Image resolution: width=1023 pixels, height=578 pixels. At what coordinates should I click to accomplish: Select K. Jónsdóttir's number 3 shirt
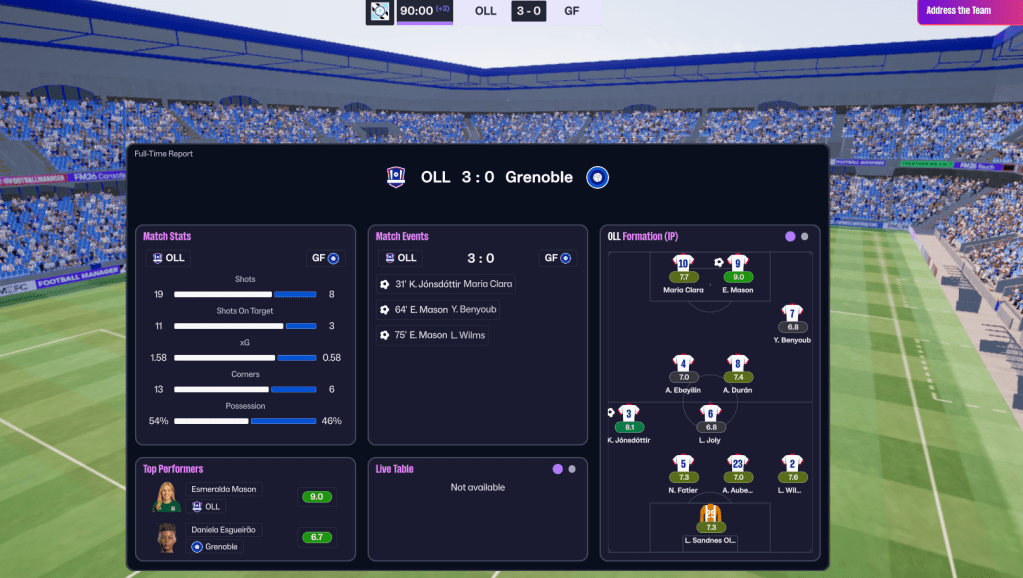628,413
